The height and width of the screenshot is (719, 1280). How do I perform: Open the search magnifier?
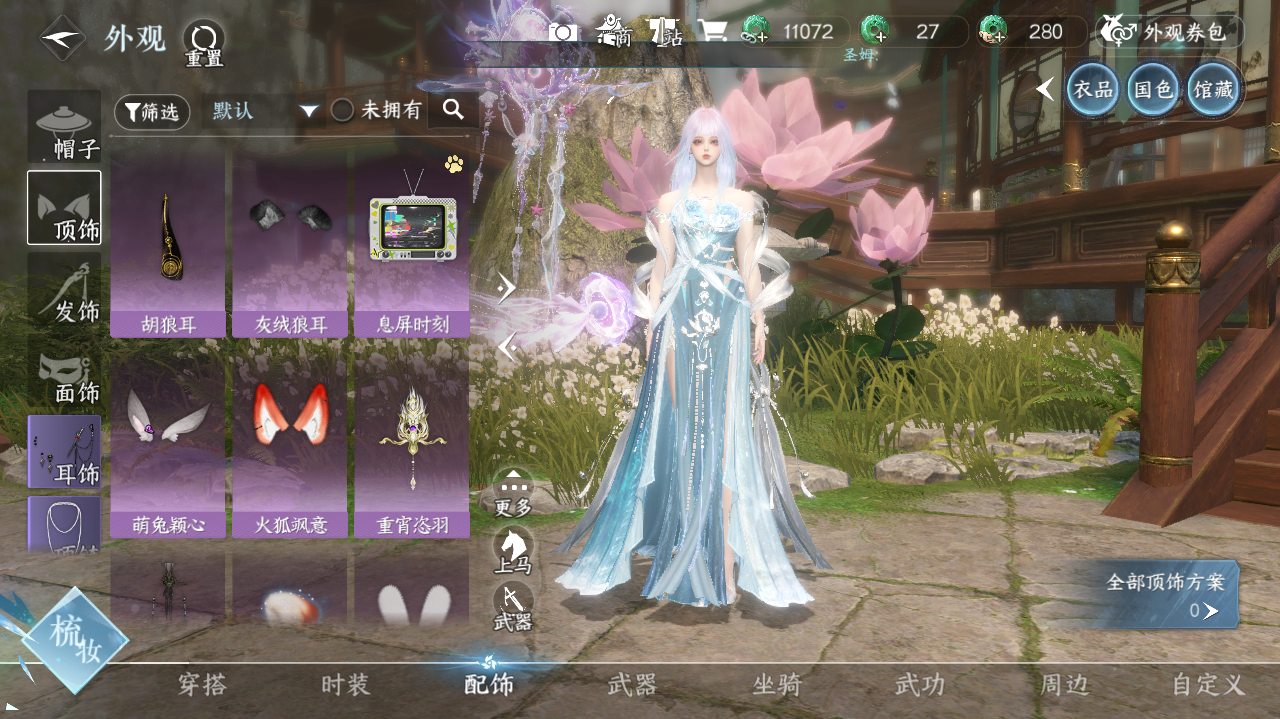tap(453, 110)
